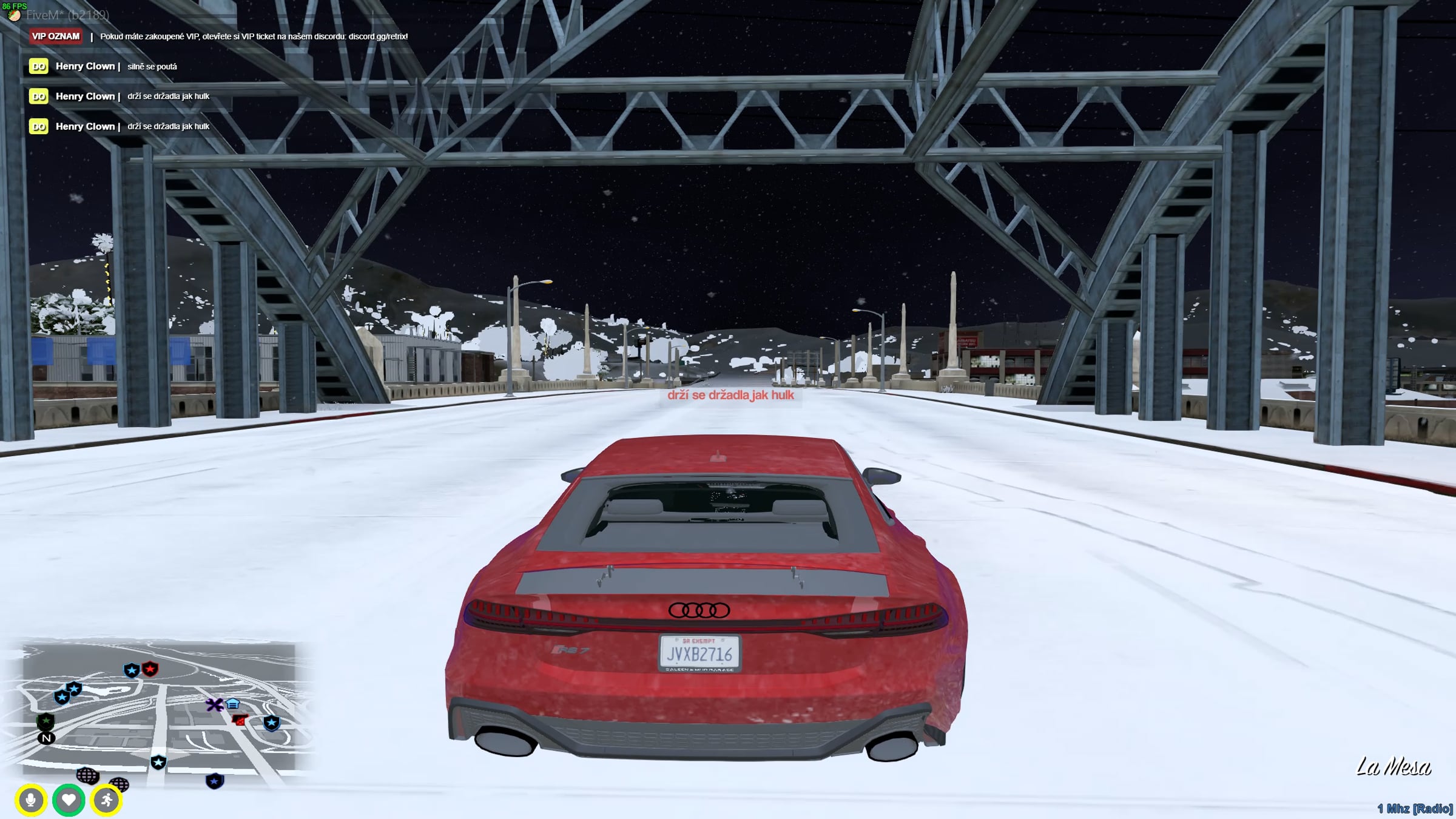Select the heart health status icon

click(x=69, y=800)
